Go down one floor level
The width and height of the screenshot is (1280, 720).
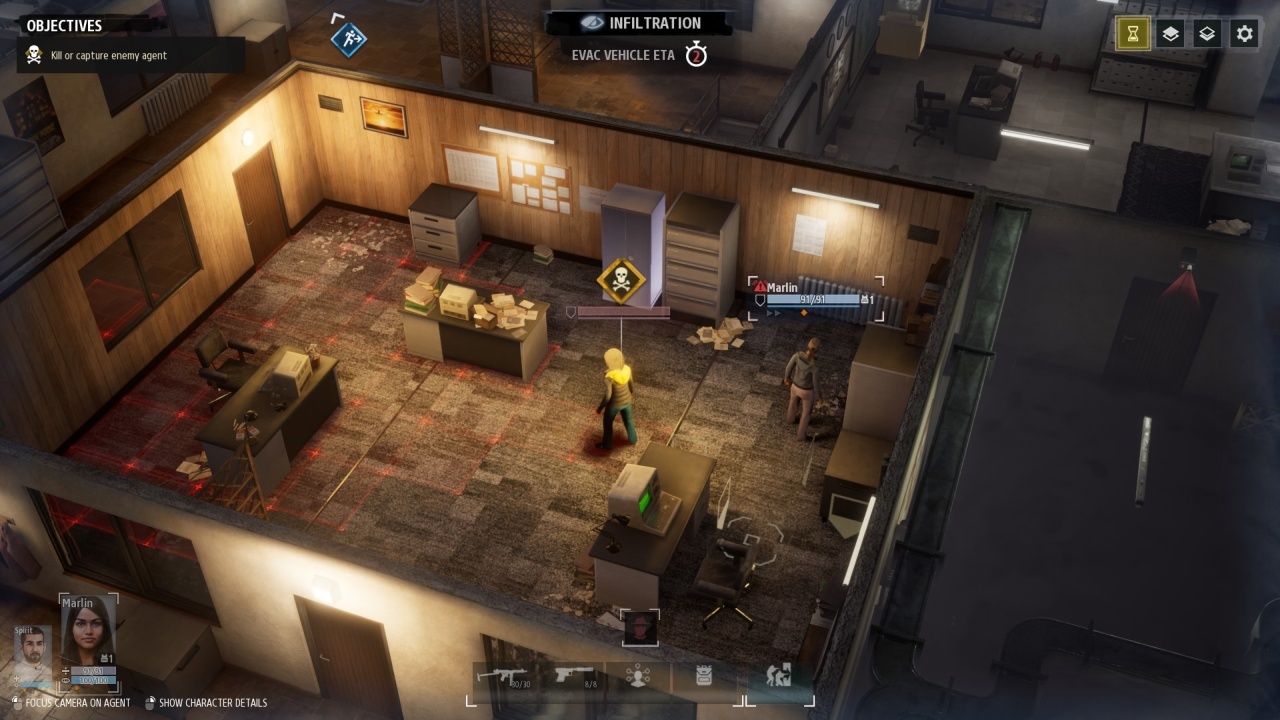click(1207, 34)
